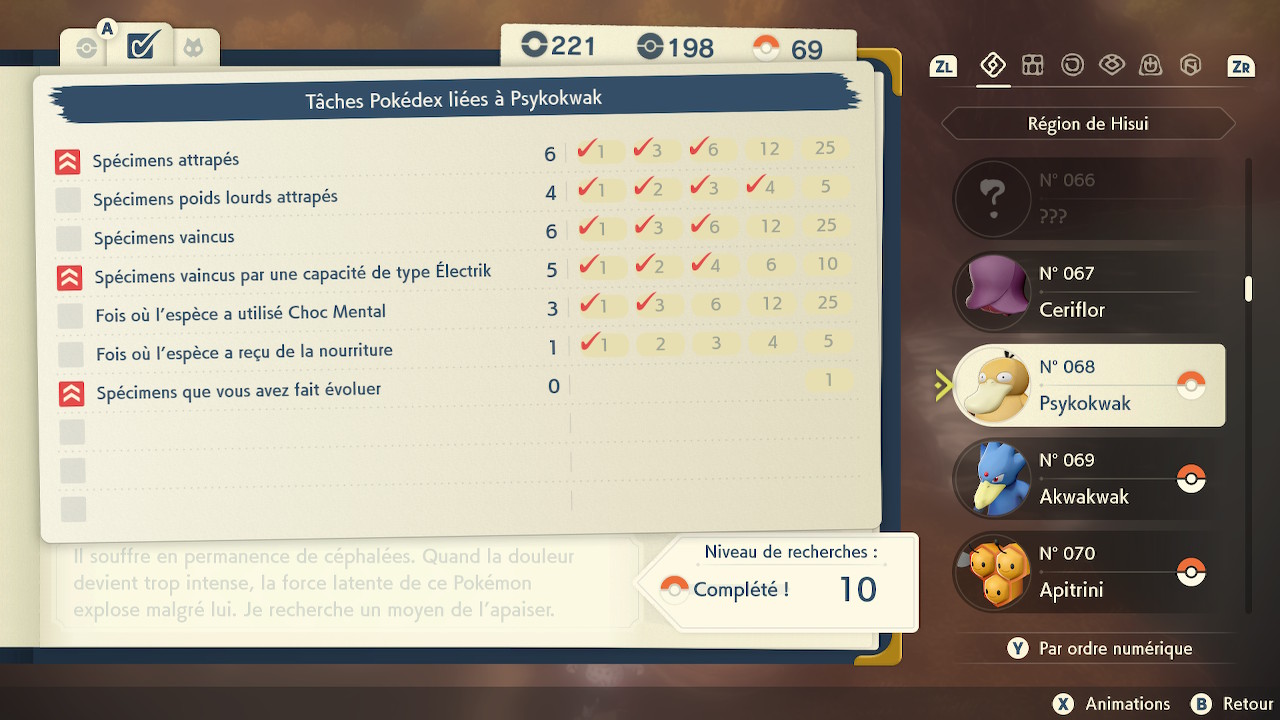Open the checkmark research tasks tab

click(141, 46)
